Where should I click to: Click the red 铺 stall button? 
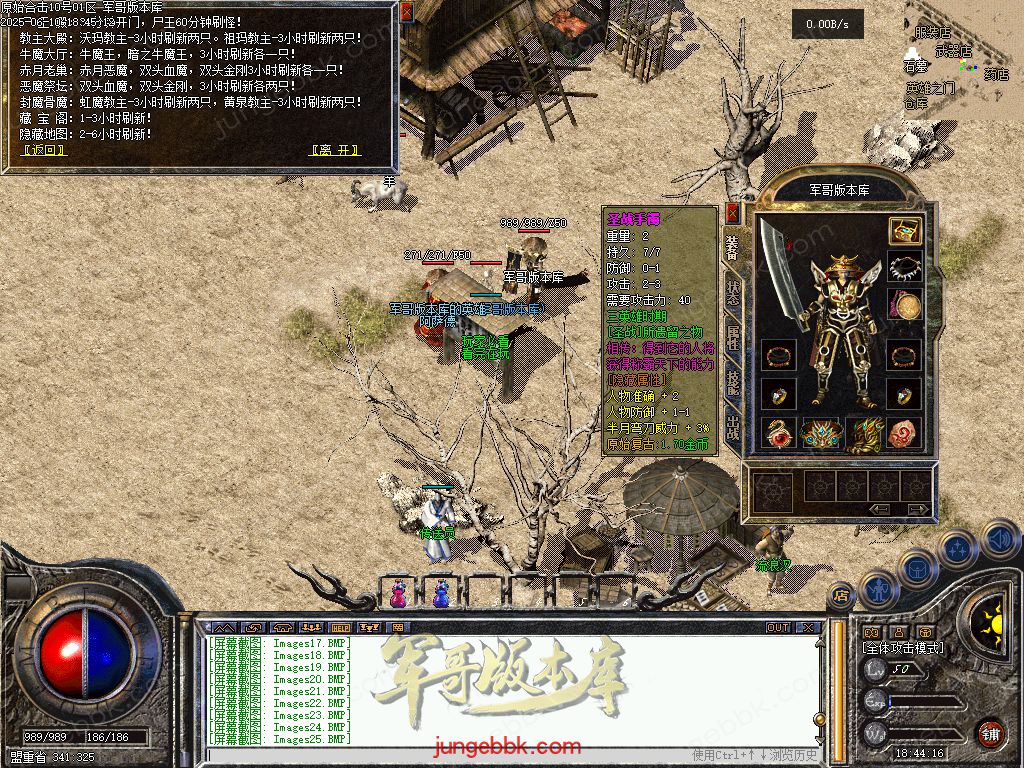[990, 733]
